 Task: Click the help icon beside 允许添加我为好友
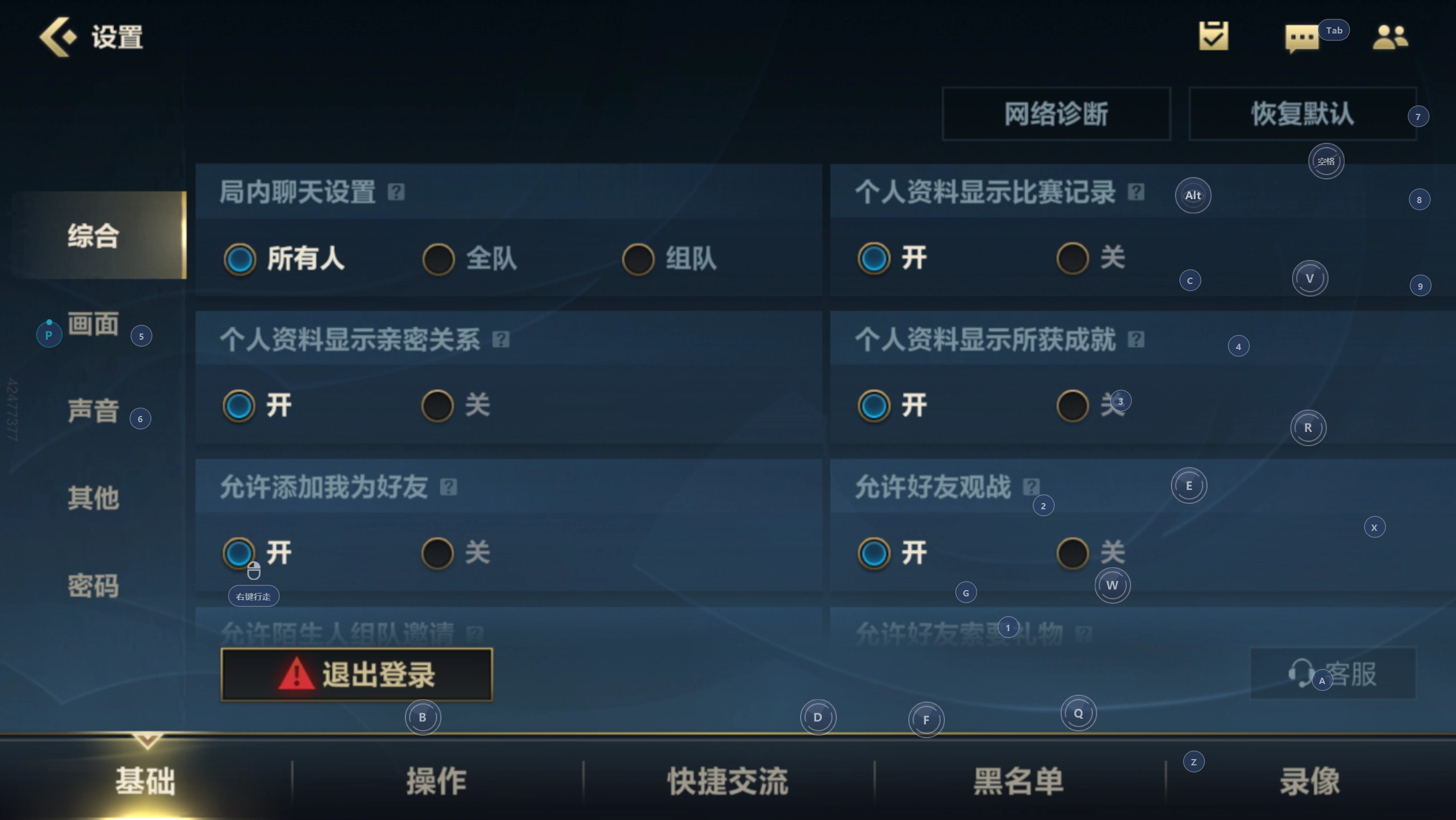[x=449, y=487]
